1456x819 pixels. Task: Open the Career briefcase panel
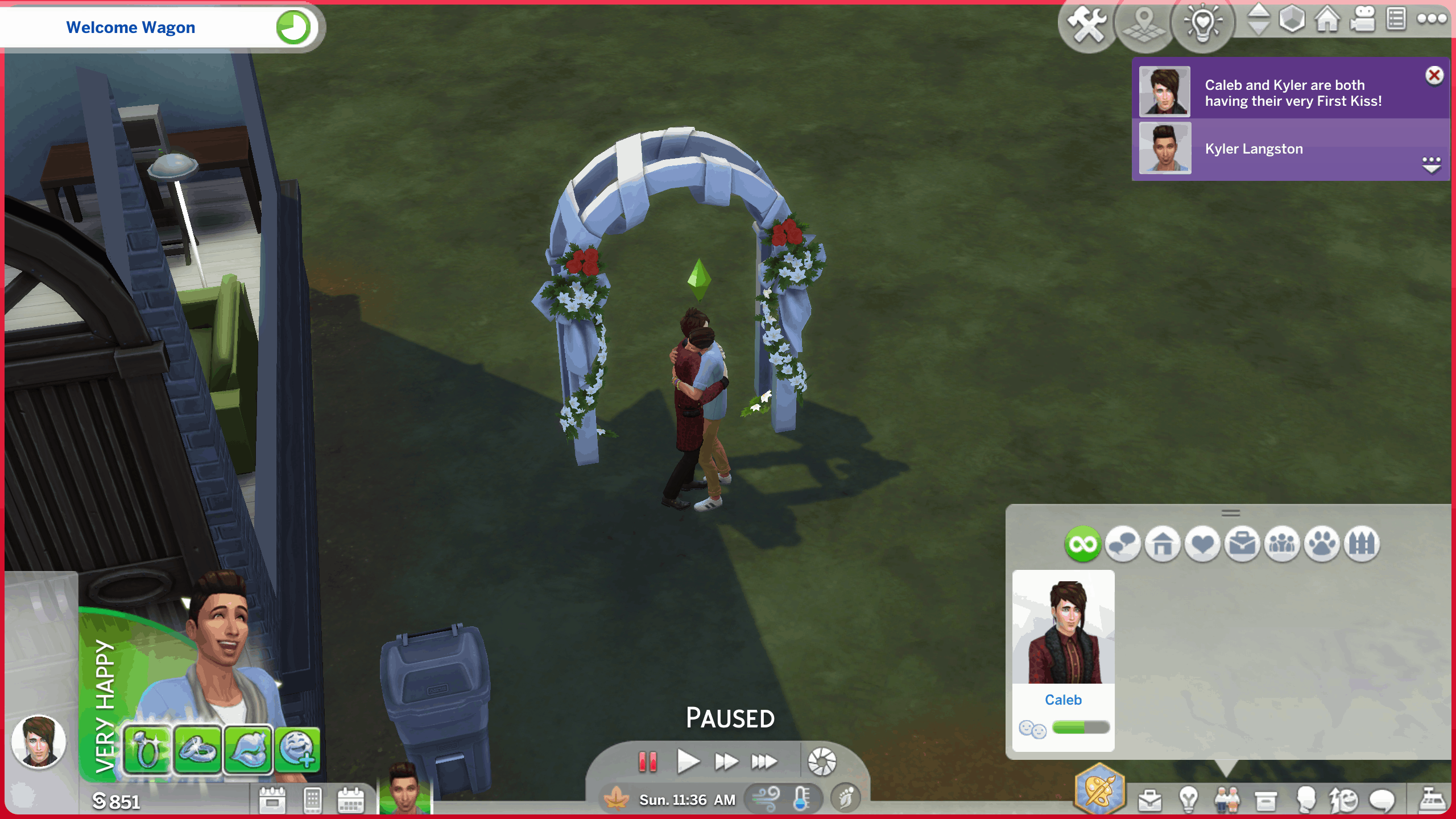[1149, 800]
